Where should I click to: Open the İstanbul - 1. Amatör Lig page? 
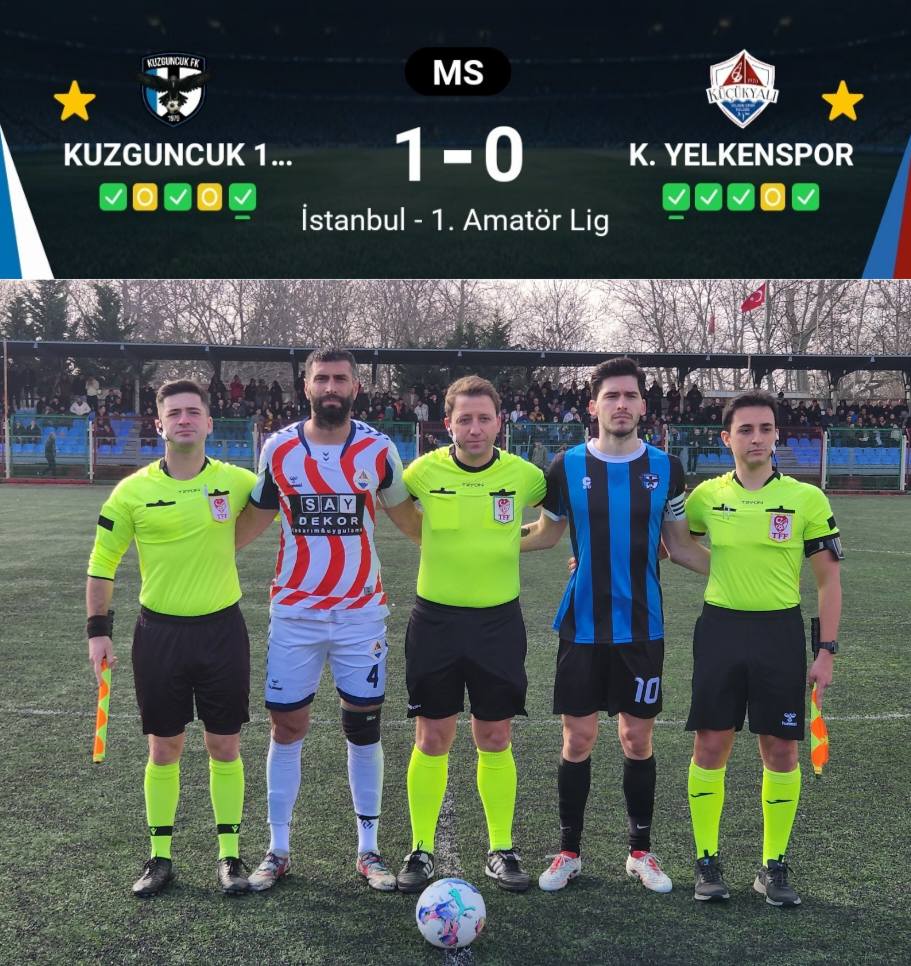(455, 220)
